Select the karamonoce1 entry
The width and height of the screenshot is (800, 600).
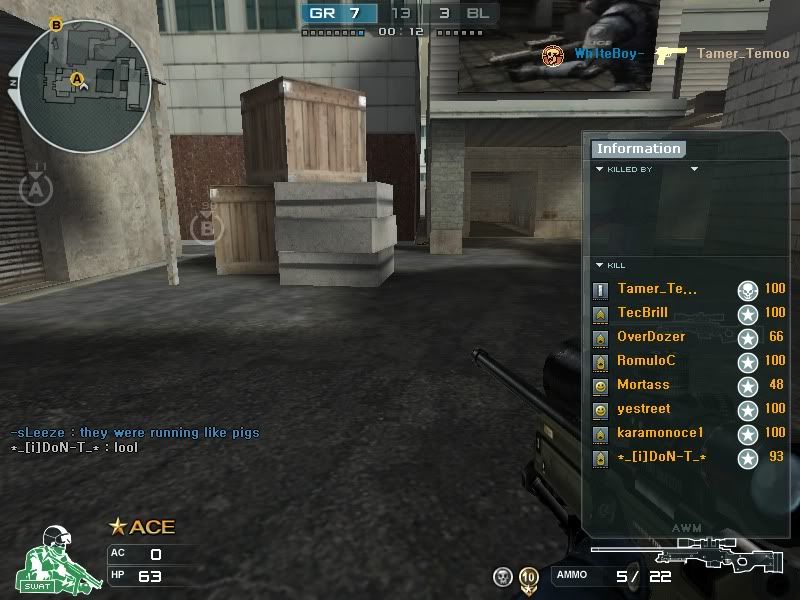pos(660,433)
